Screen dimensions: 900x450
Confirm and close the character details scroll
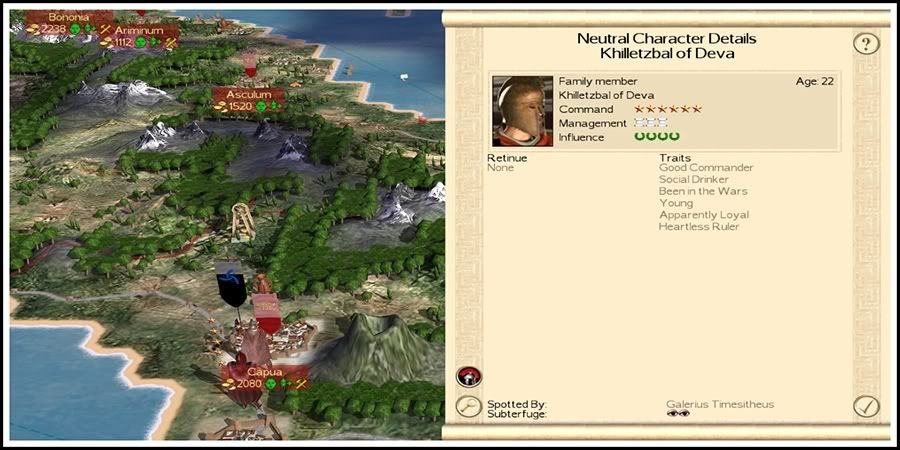point(866,406)
